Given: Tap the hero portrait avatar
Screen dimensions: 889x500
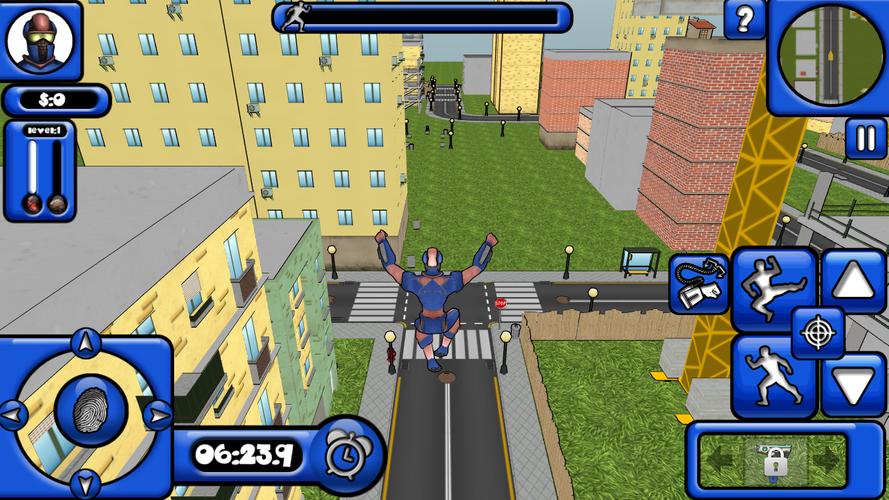Looking at the screenshot, I should tap(40, 40).
